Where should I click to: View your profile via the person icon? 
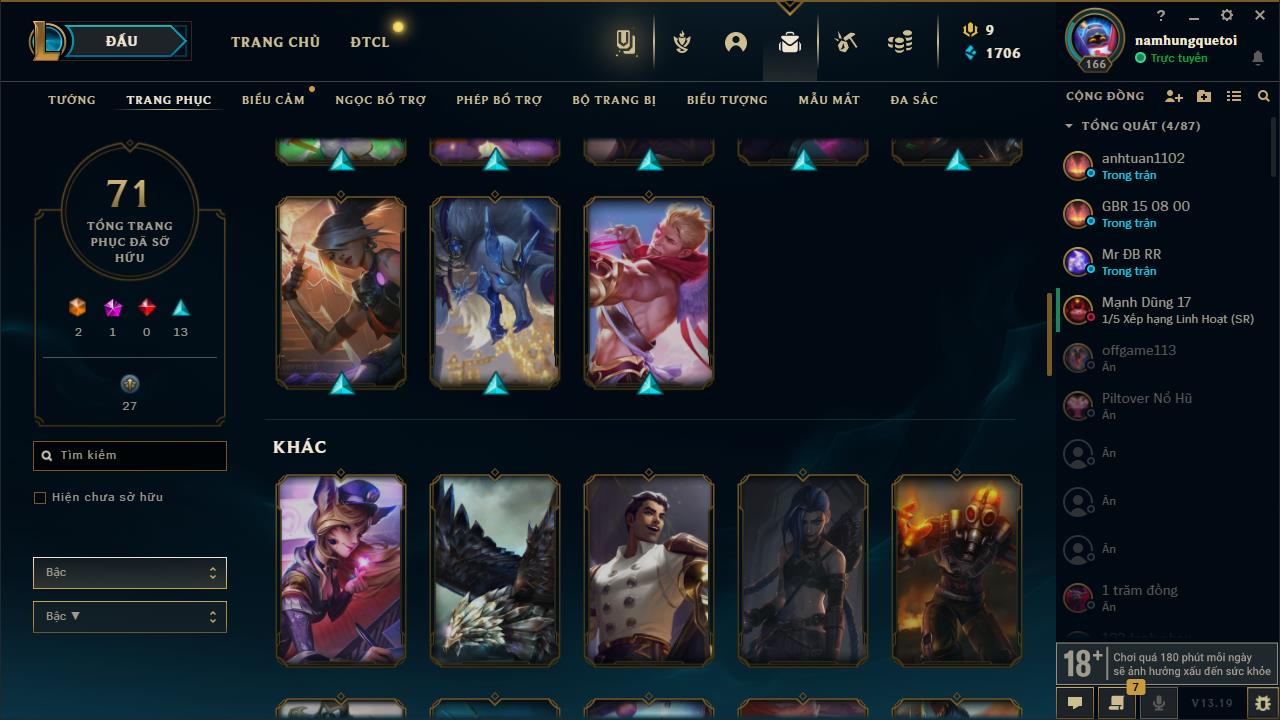735,42
